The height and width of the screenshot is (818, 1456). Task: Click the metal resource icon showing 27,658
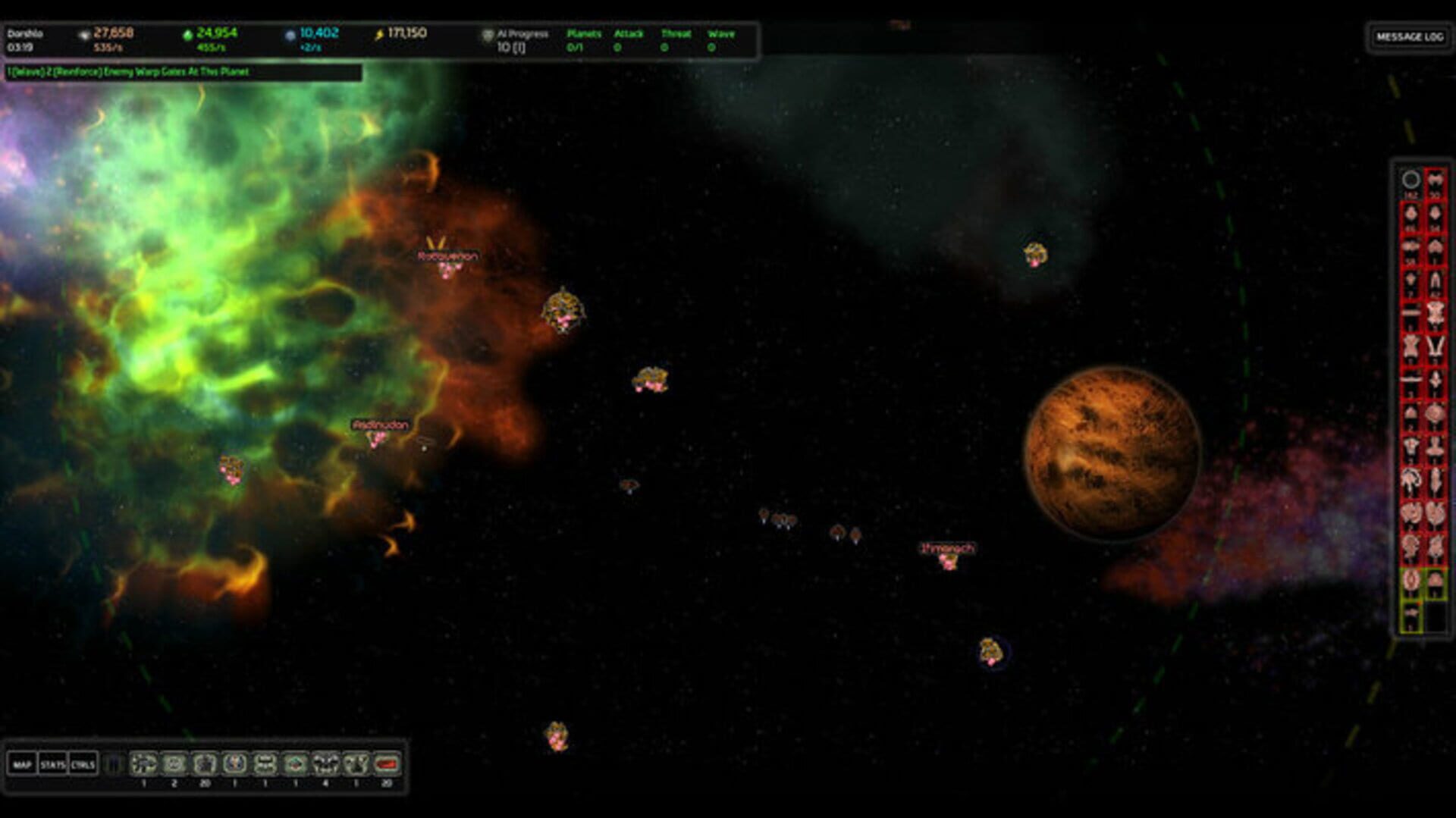click(x=85, y=34)
